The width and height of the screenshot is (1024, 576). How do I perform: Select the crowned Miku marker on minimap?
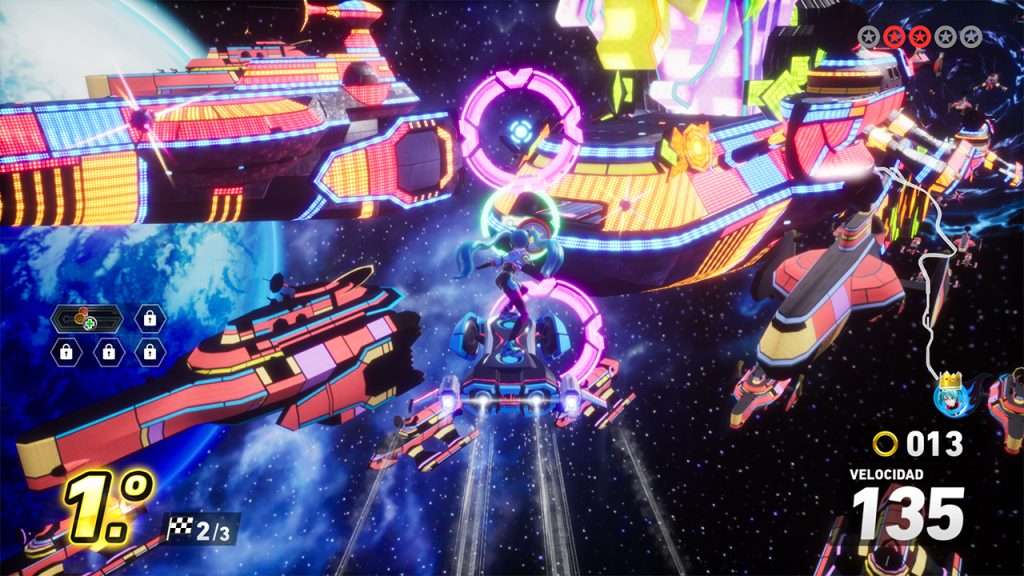pyautogui.click(x=948, y=393)
